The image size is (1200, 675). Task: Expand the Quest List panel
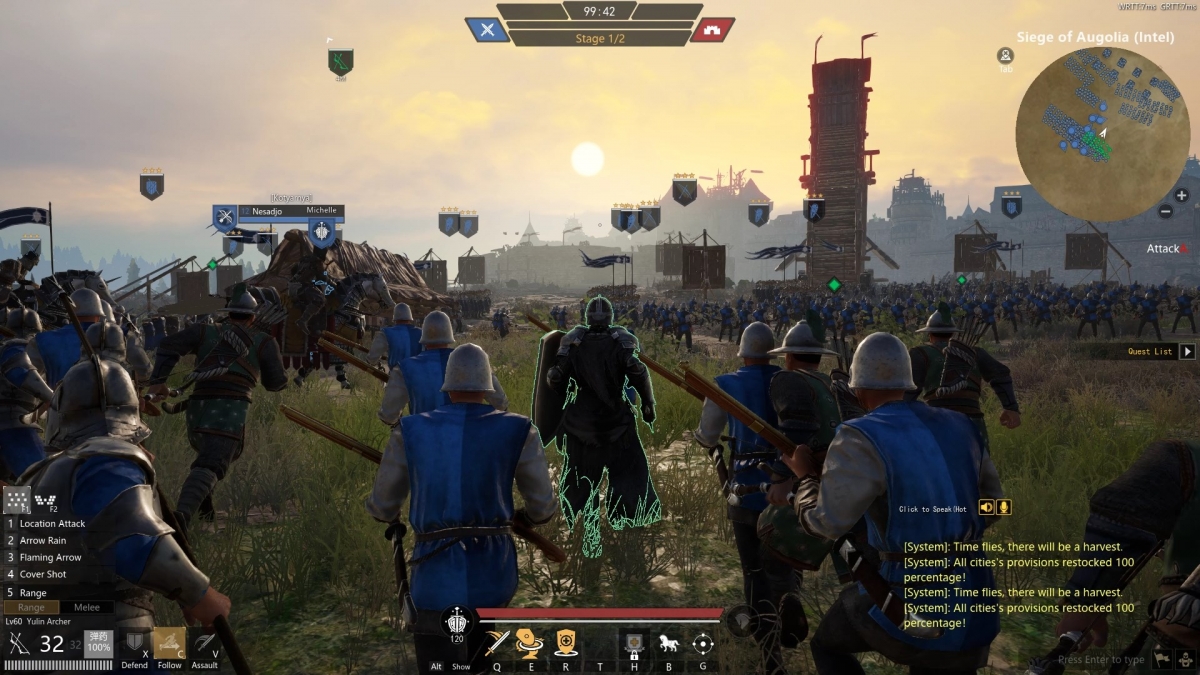1187,351
